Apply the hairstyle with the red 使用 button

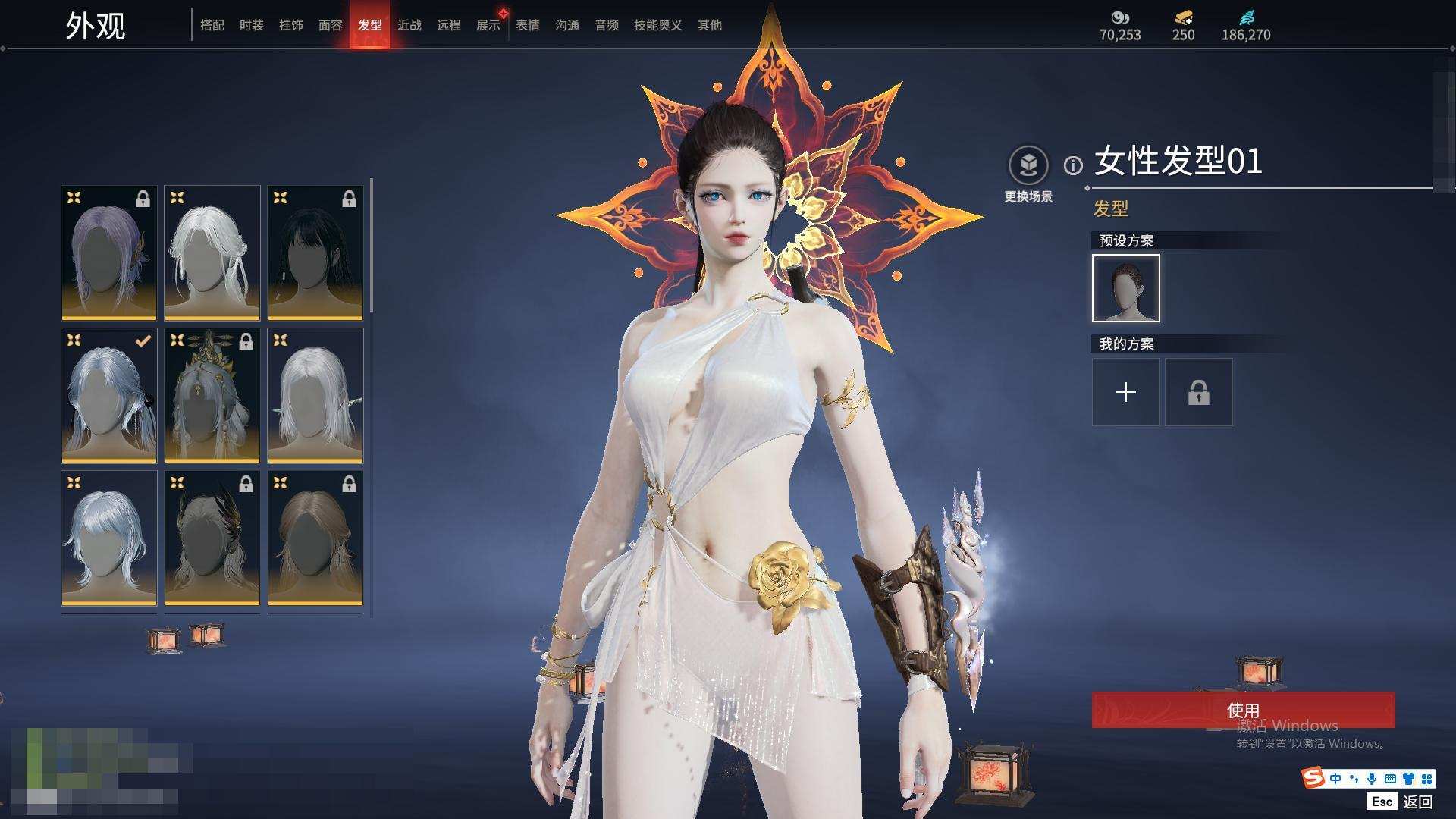pyautogui.click(x=1243, y=710)
